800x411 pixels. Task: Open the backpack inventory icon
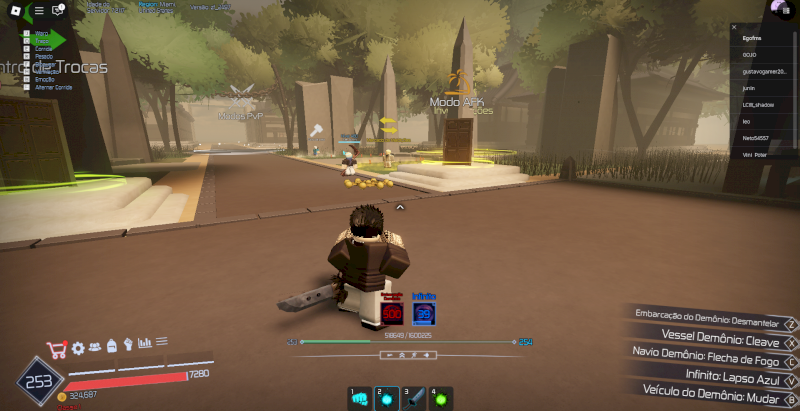point(111,346)
